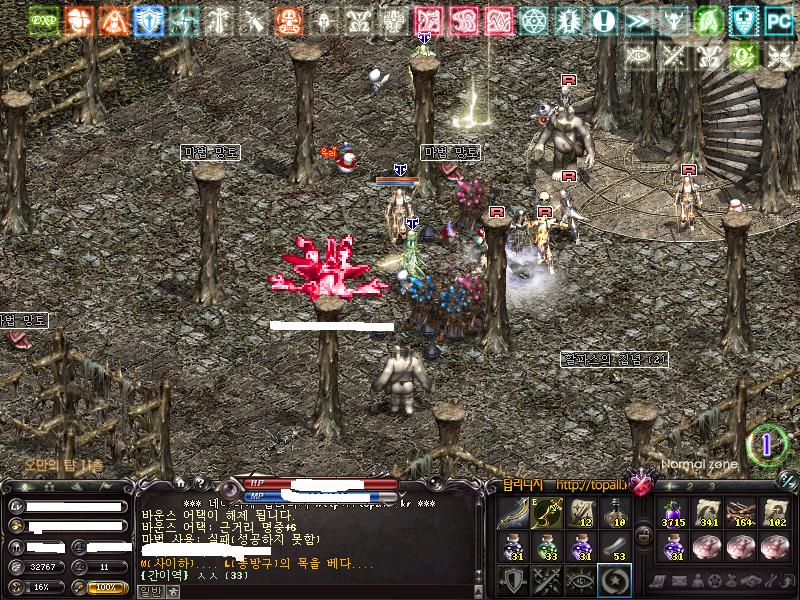Activate the shield skill icon
The height and width of the screenshot is (600, 800).
point(514,580)
